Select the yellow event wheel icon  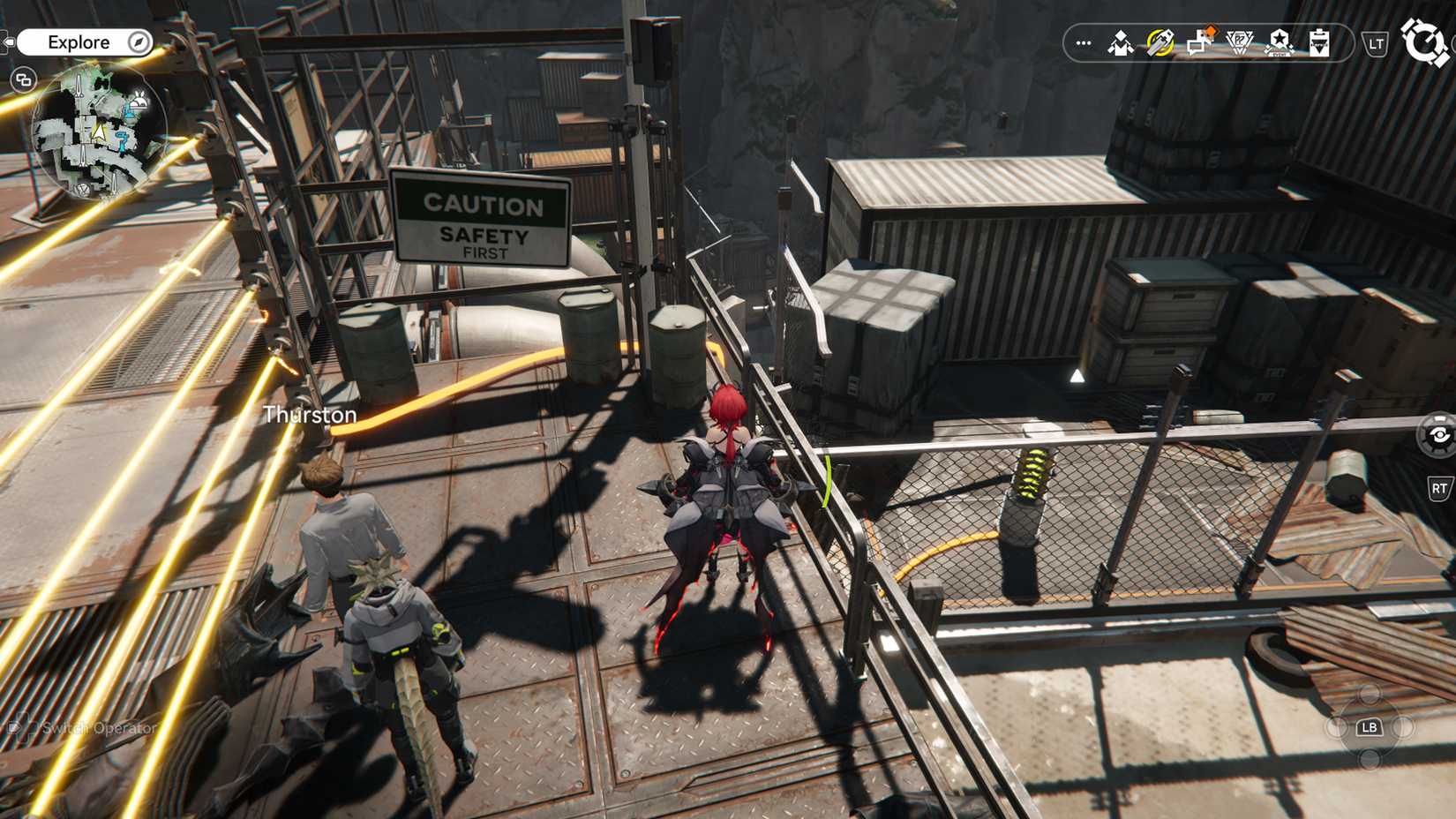click(1159, 41)
